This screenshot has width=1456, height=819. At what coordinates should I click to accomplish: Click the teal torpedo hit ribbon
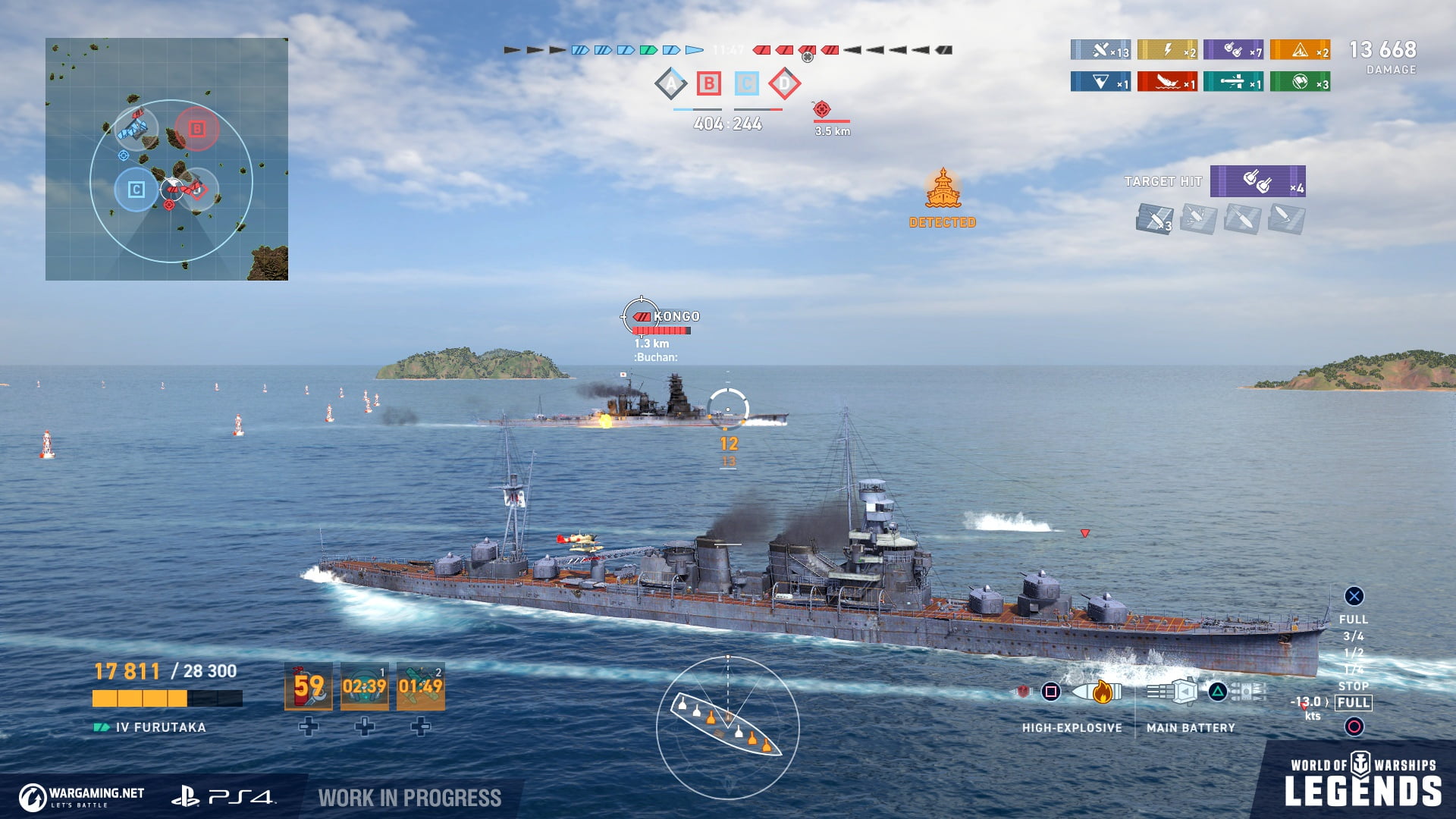[1233, 82]
